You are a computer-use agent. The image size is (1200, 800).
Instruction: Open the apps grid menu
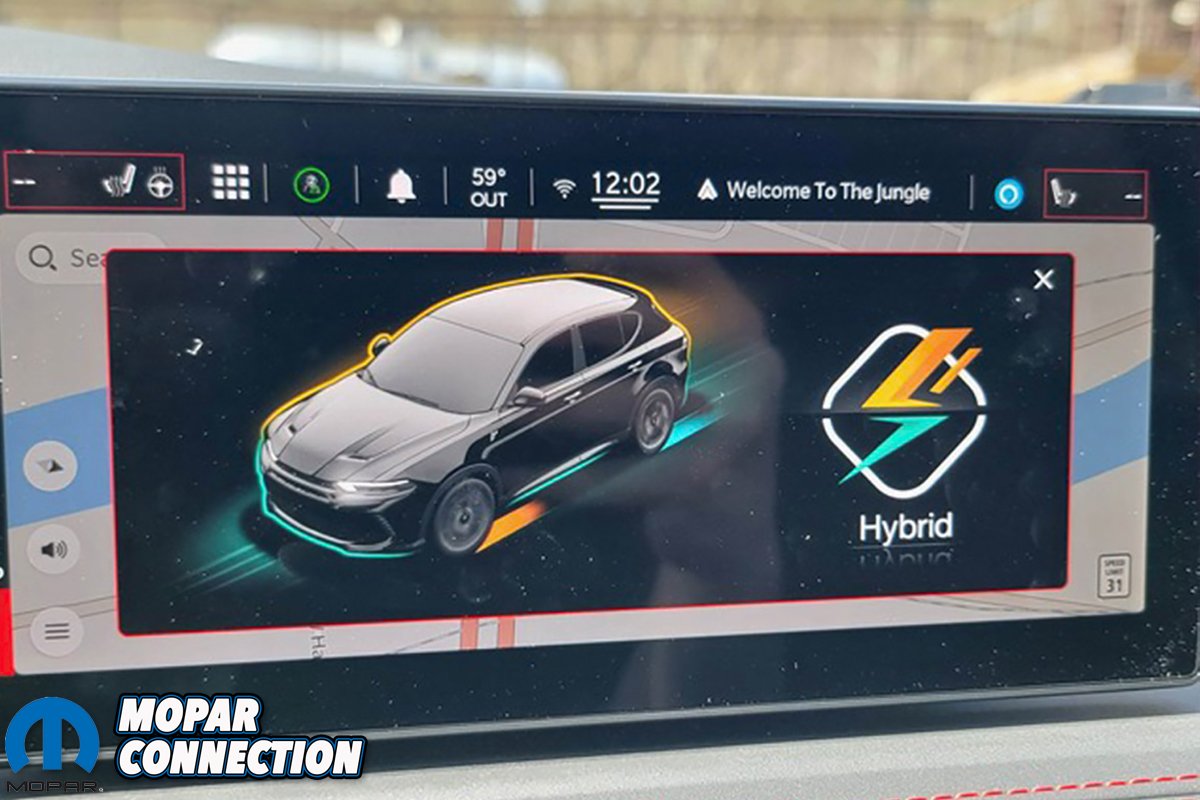pyautogui.click(x=231, y=182)
